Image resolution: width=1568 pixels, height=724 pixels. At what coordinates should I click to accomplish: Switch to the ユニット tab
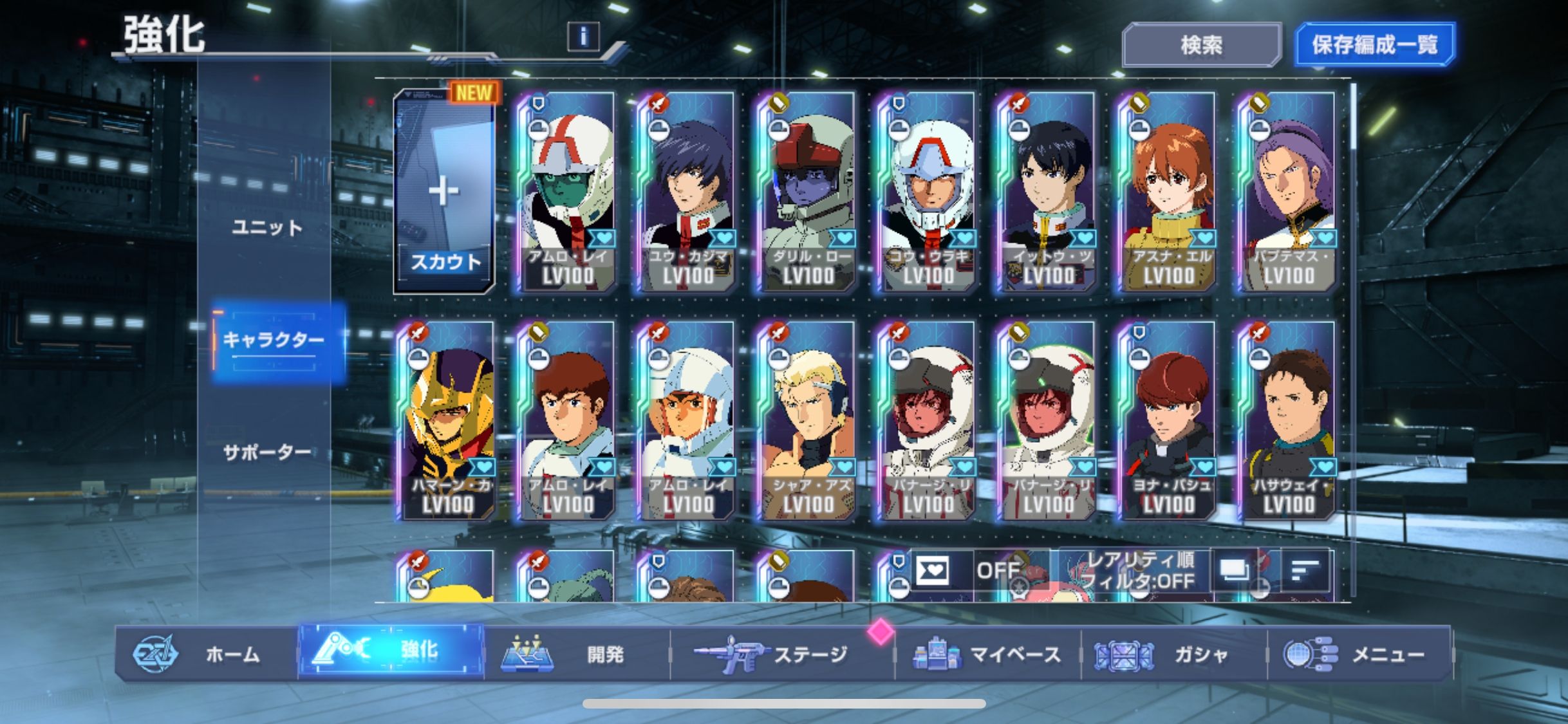266,227
